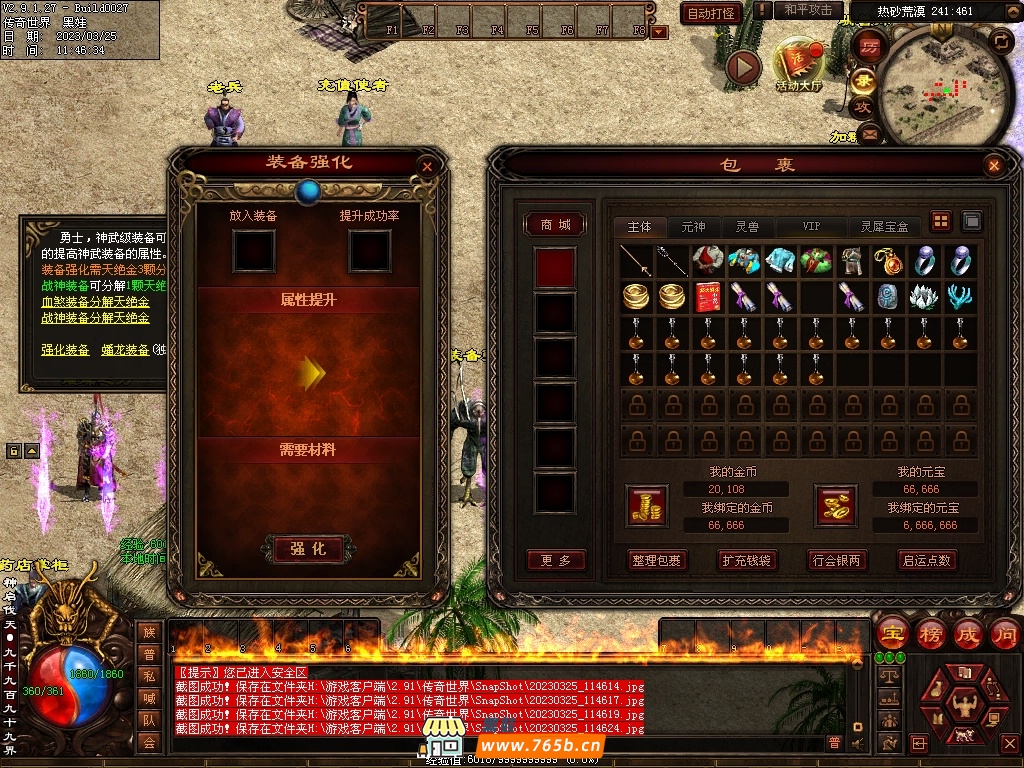Screen dimensions: 1024x768
Task: Open the VIP bag tab
Action: (x=811, y=227)
